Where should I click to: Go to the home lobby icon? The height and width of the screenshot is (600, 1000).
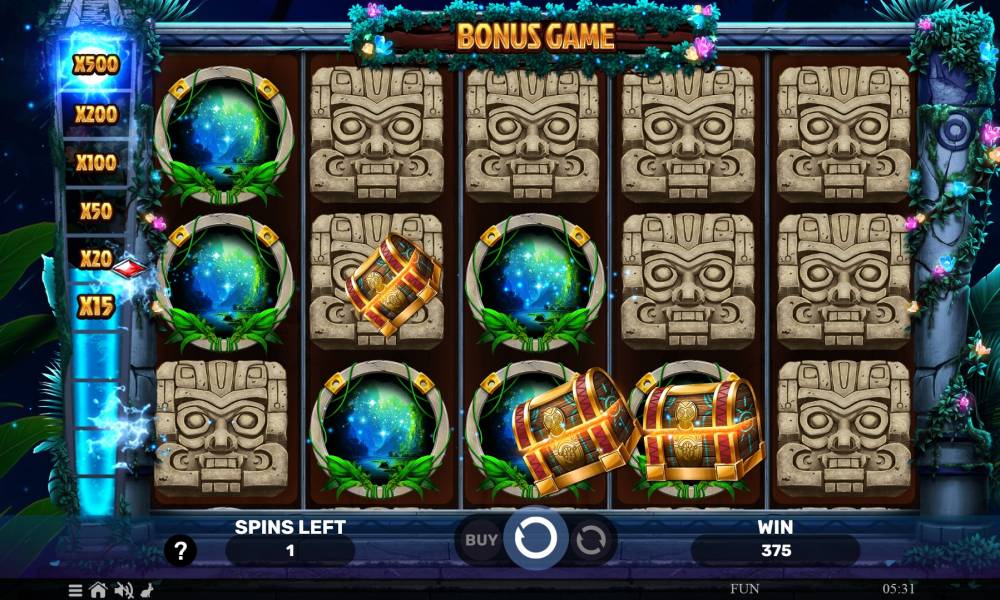[100, 589]
